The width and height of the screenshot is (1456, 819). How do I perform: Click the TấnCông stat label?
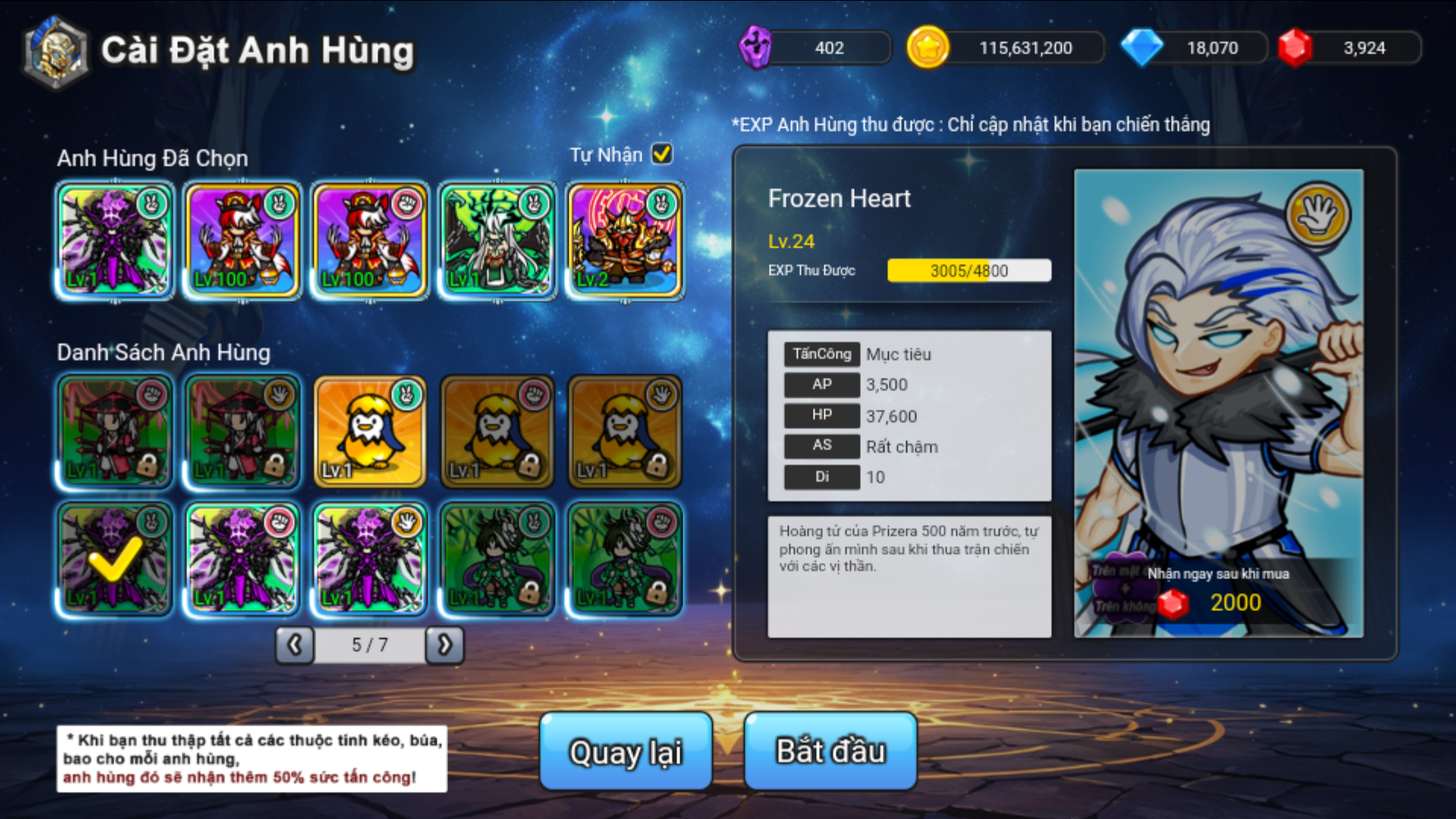(x=821, y=354)
